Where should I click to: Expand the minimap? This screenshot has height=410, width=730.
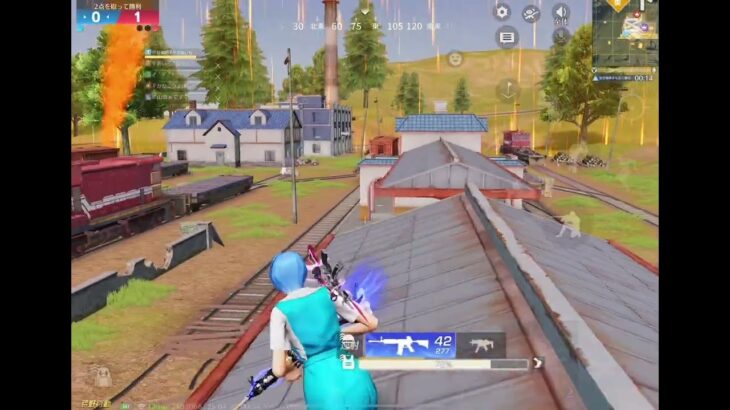(625, 33)
